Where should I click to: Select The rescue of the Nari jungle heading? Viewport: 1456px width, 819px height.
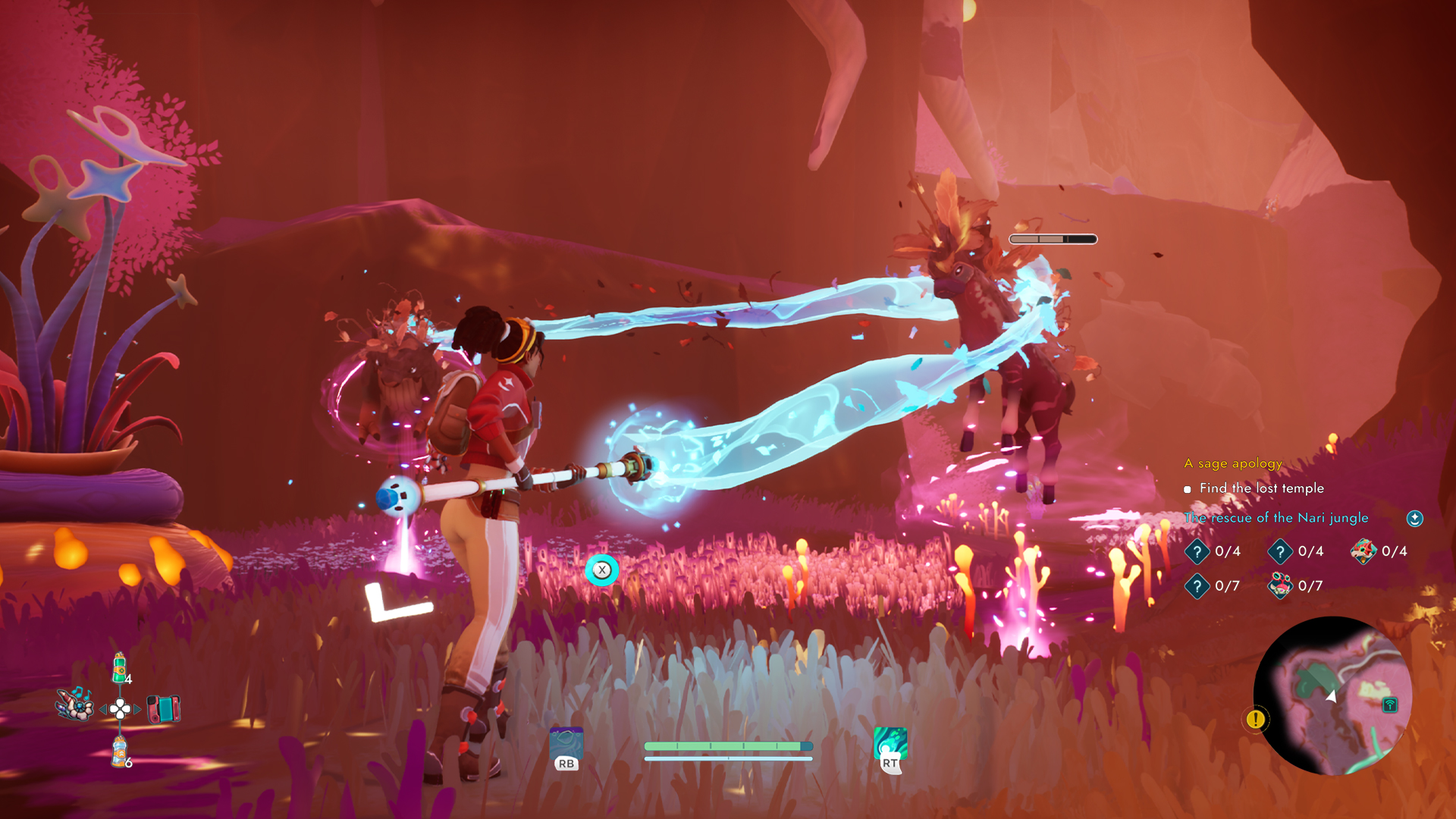click(1276, 517)
